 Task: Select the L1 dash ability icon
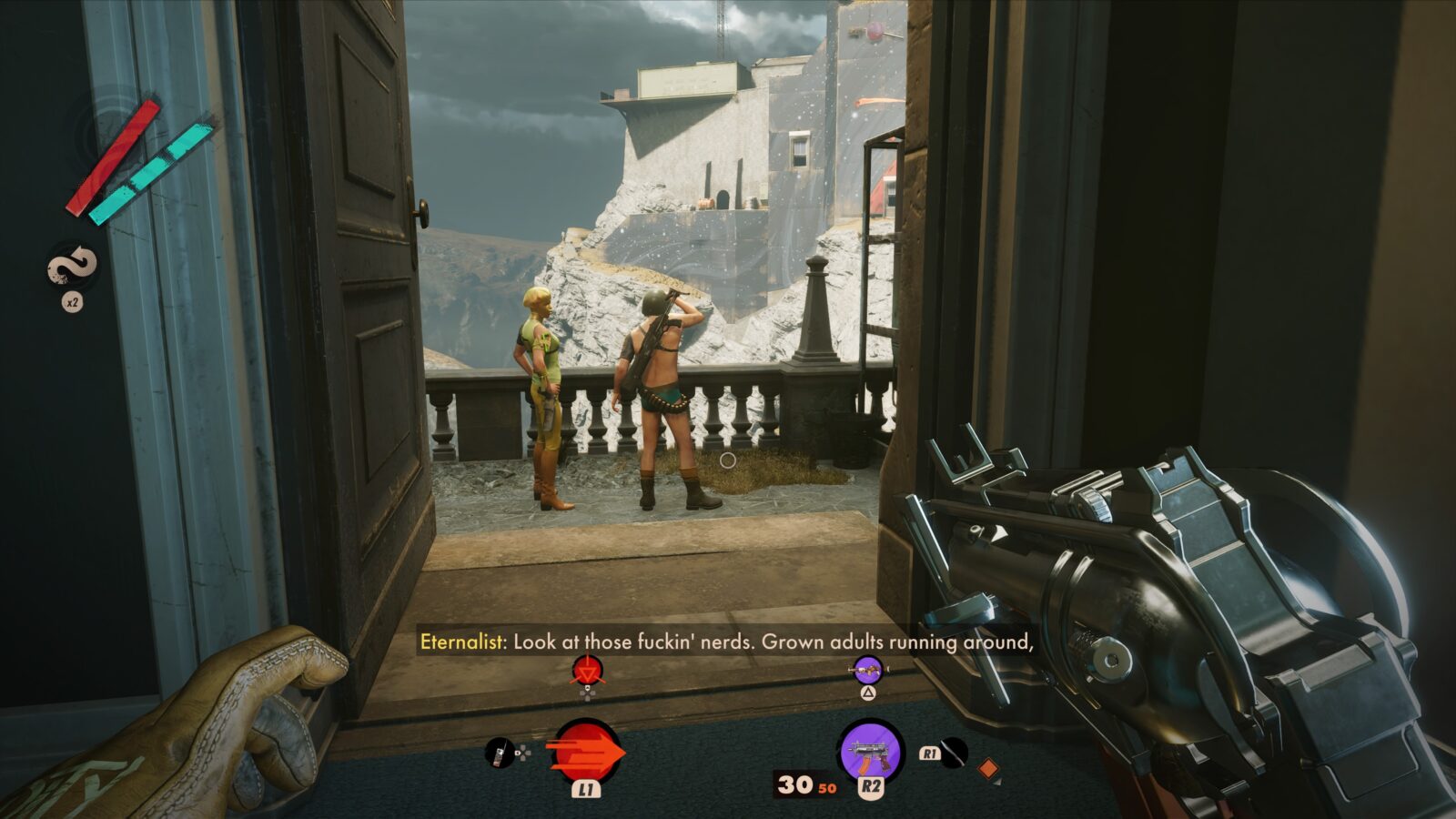click(x=585, y=752)
